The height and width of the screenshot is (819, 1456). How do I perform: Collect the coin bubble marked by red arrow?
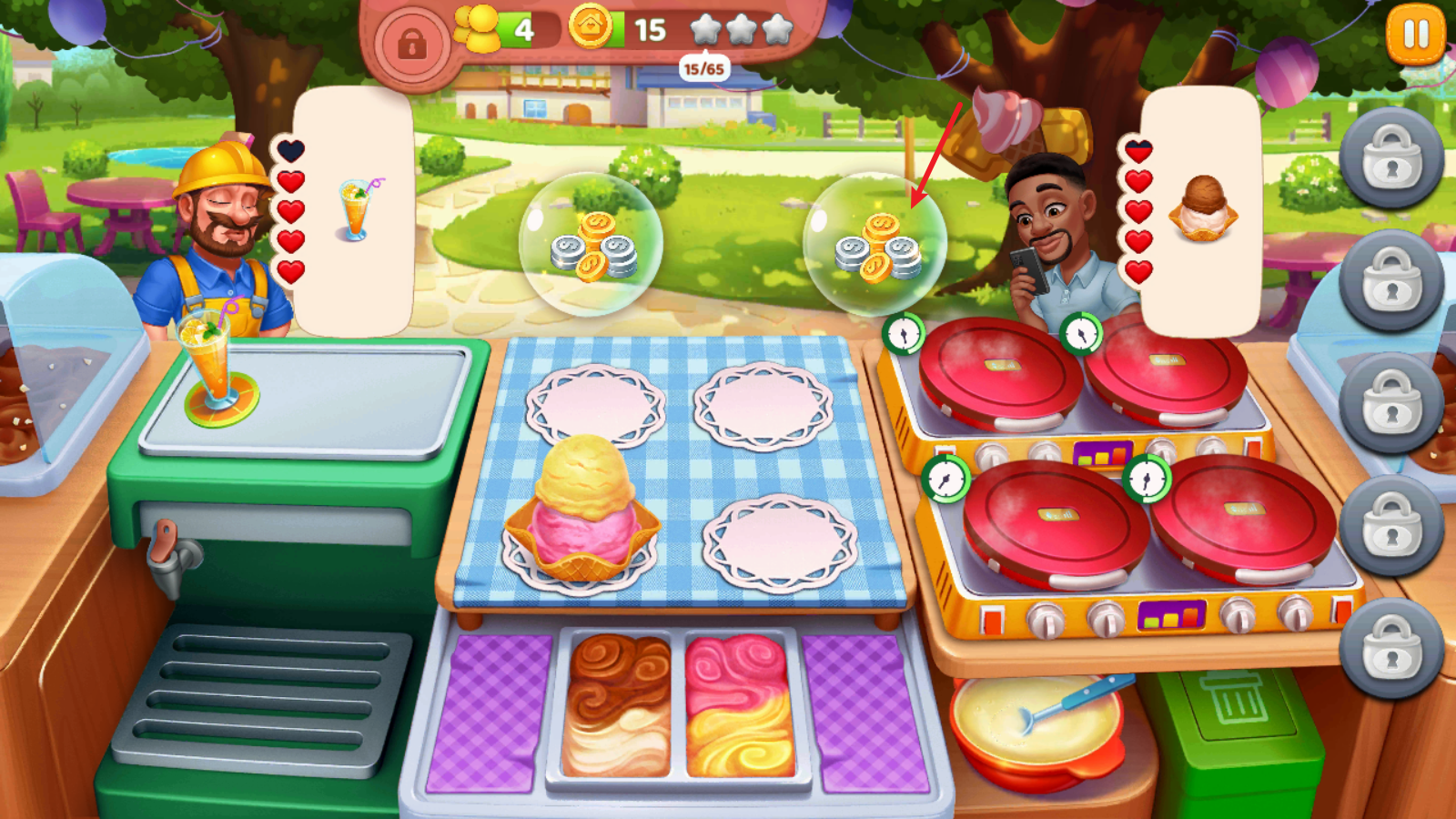coord(875,245)
